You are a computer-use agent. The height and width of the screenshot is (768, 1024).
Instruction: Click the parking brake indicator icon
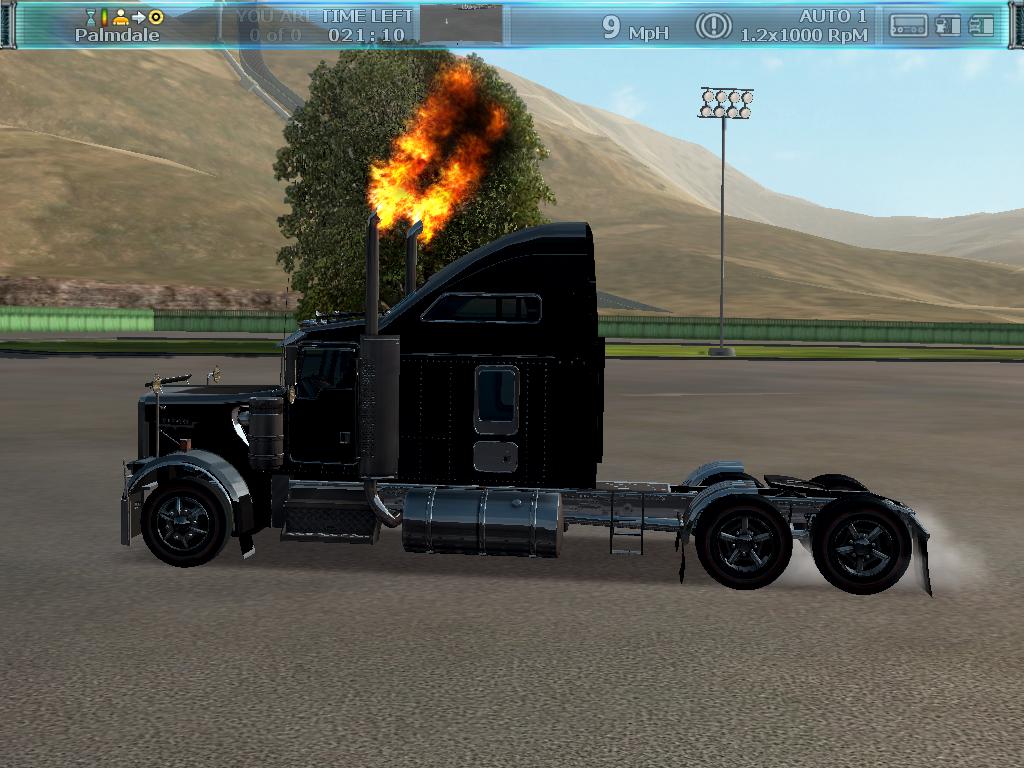tap(713, 26)
